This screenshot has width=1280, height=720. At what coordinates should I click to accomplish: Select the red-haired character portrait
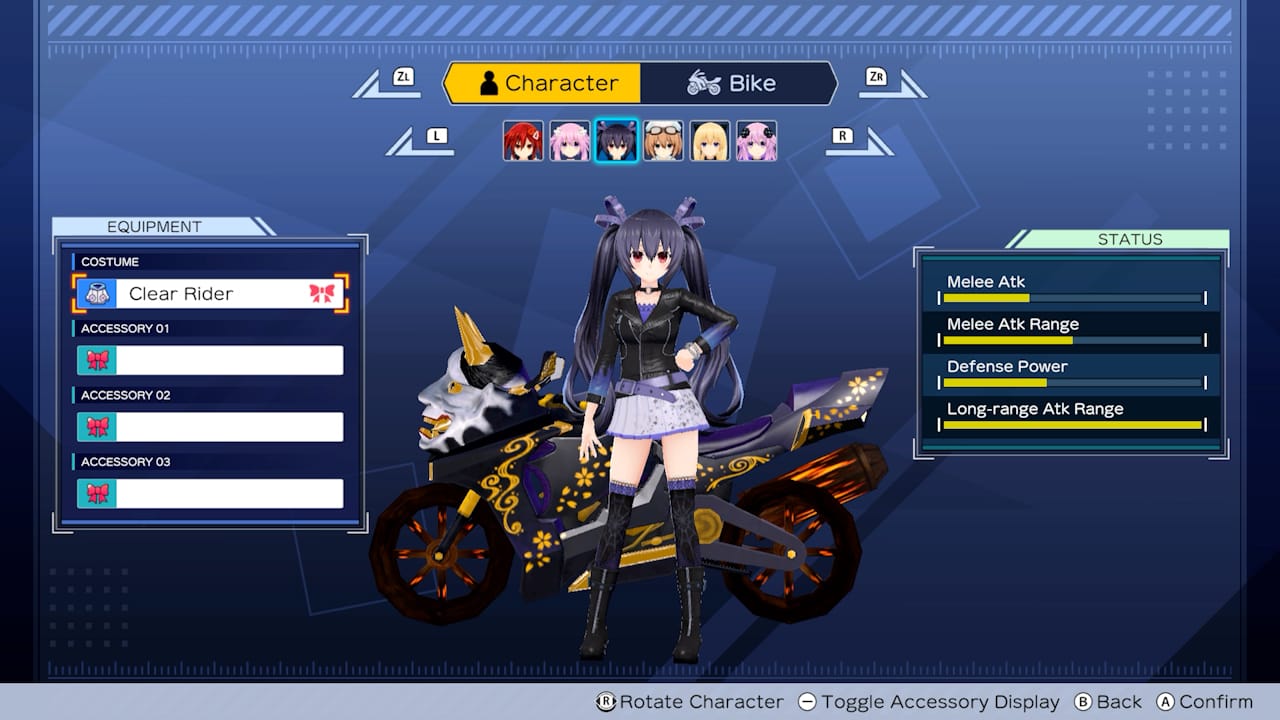525,140
